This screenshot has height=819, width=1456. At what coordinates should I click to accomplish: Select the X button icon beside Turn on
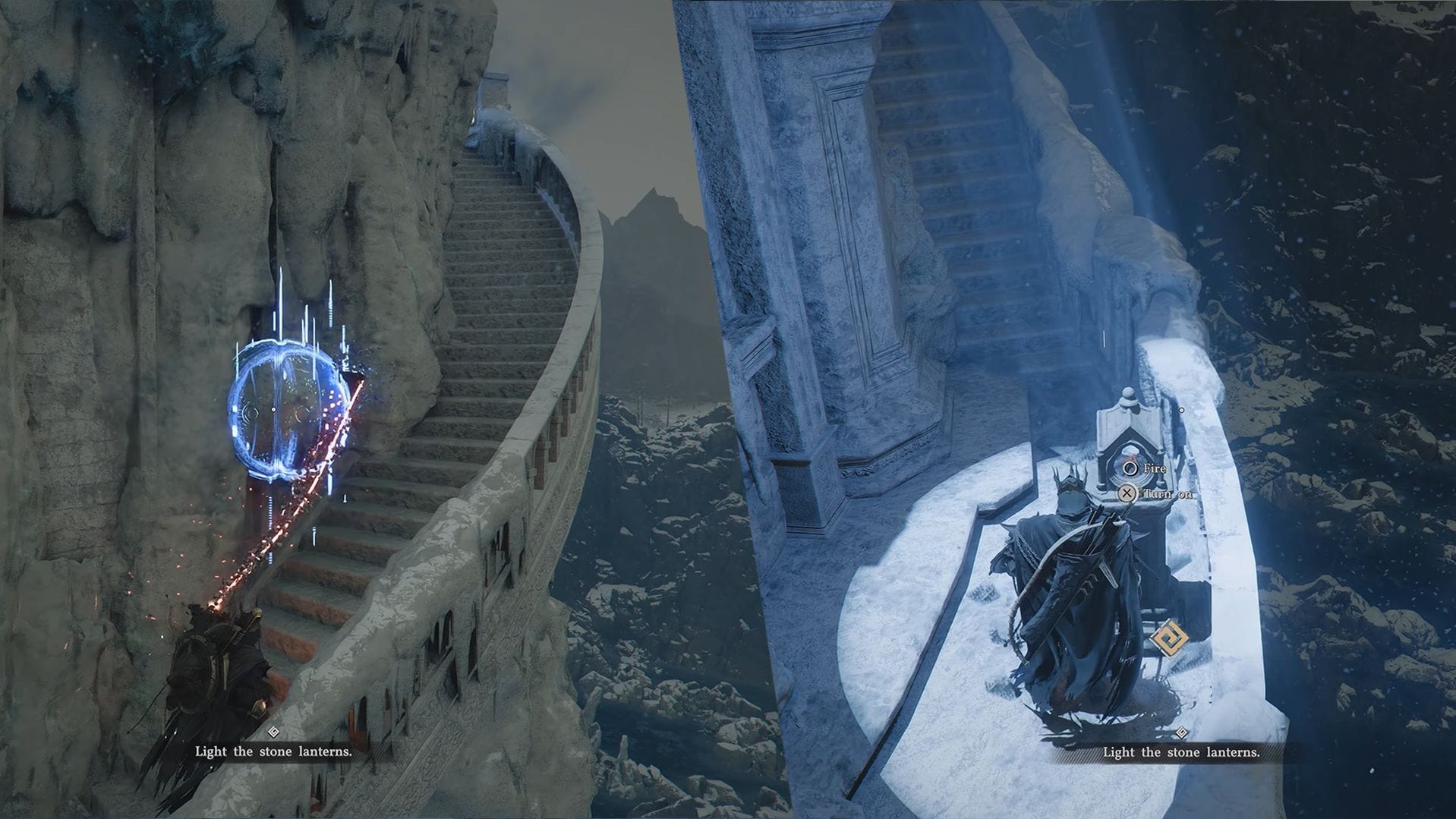pyautogui.click(x=1128, y=494)
